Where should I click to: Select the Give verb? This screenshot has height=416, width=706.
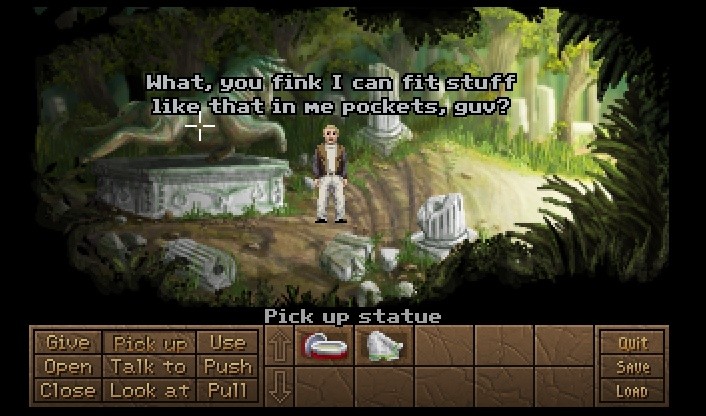68,343
